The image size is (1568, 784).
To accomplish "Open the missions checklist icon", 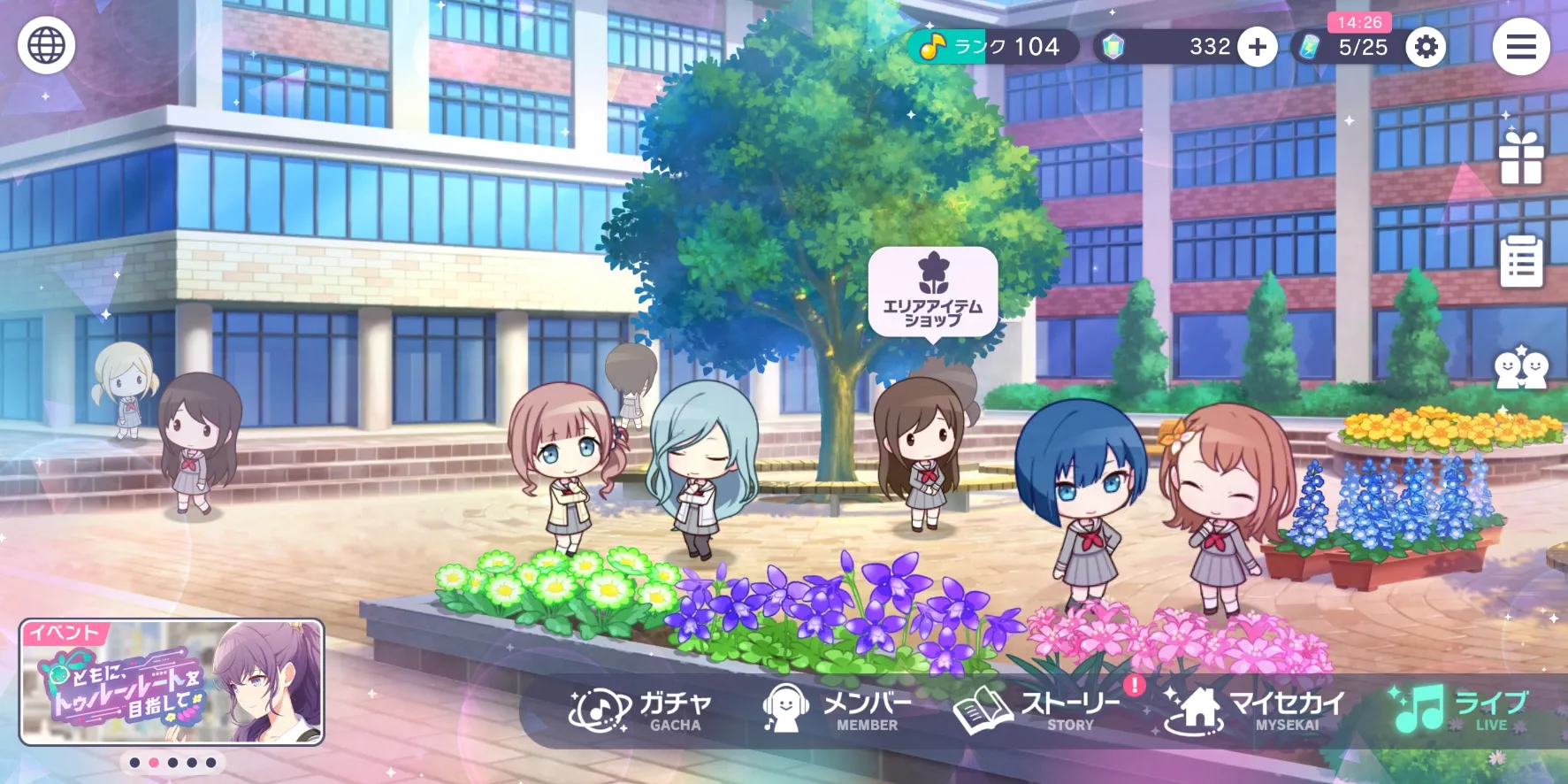I will coord(1520,261).
